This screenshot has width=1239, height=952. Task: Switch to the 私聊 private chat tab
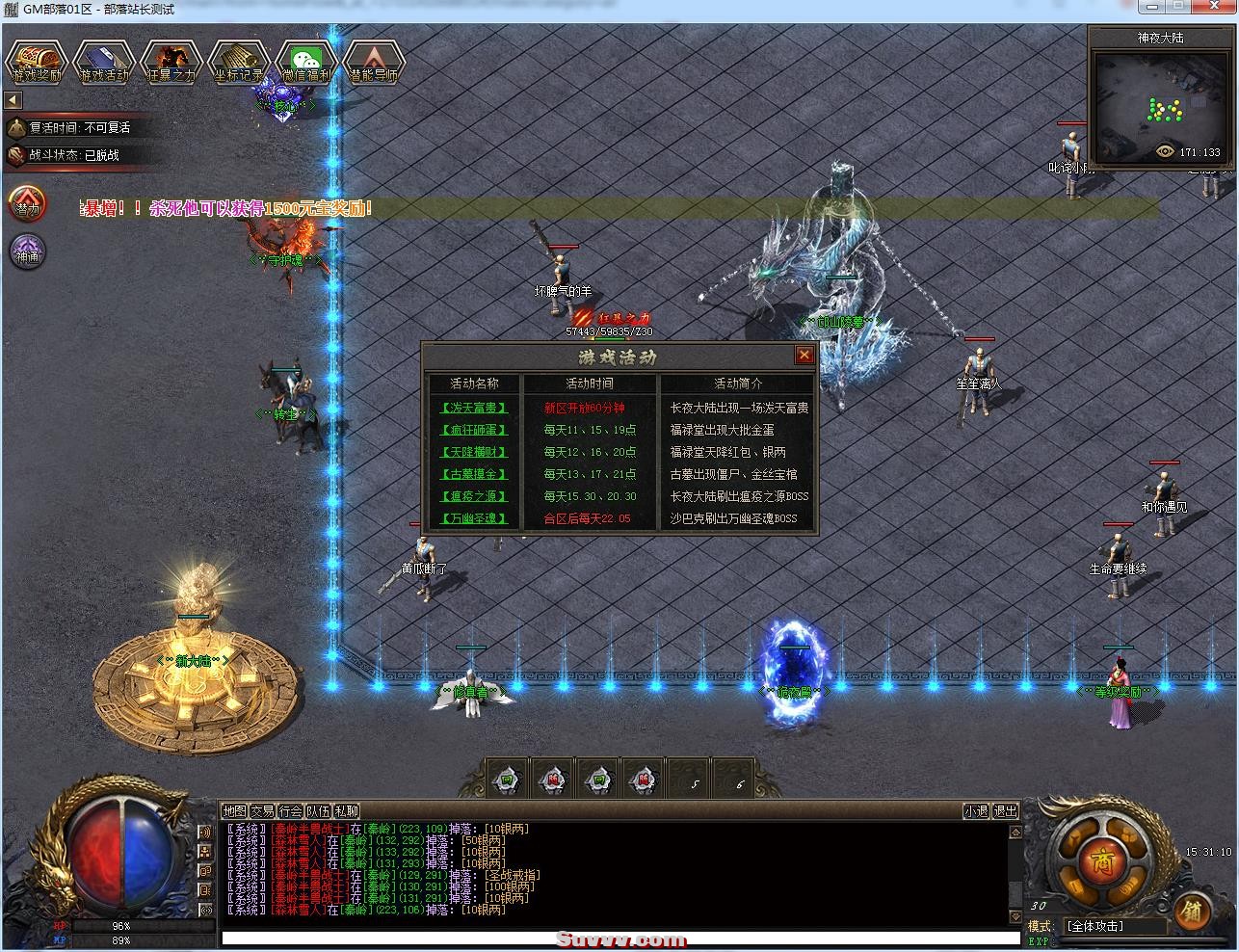tap(344, 812)
